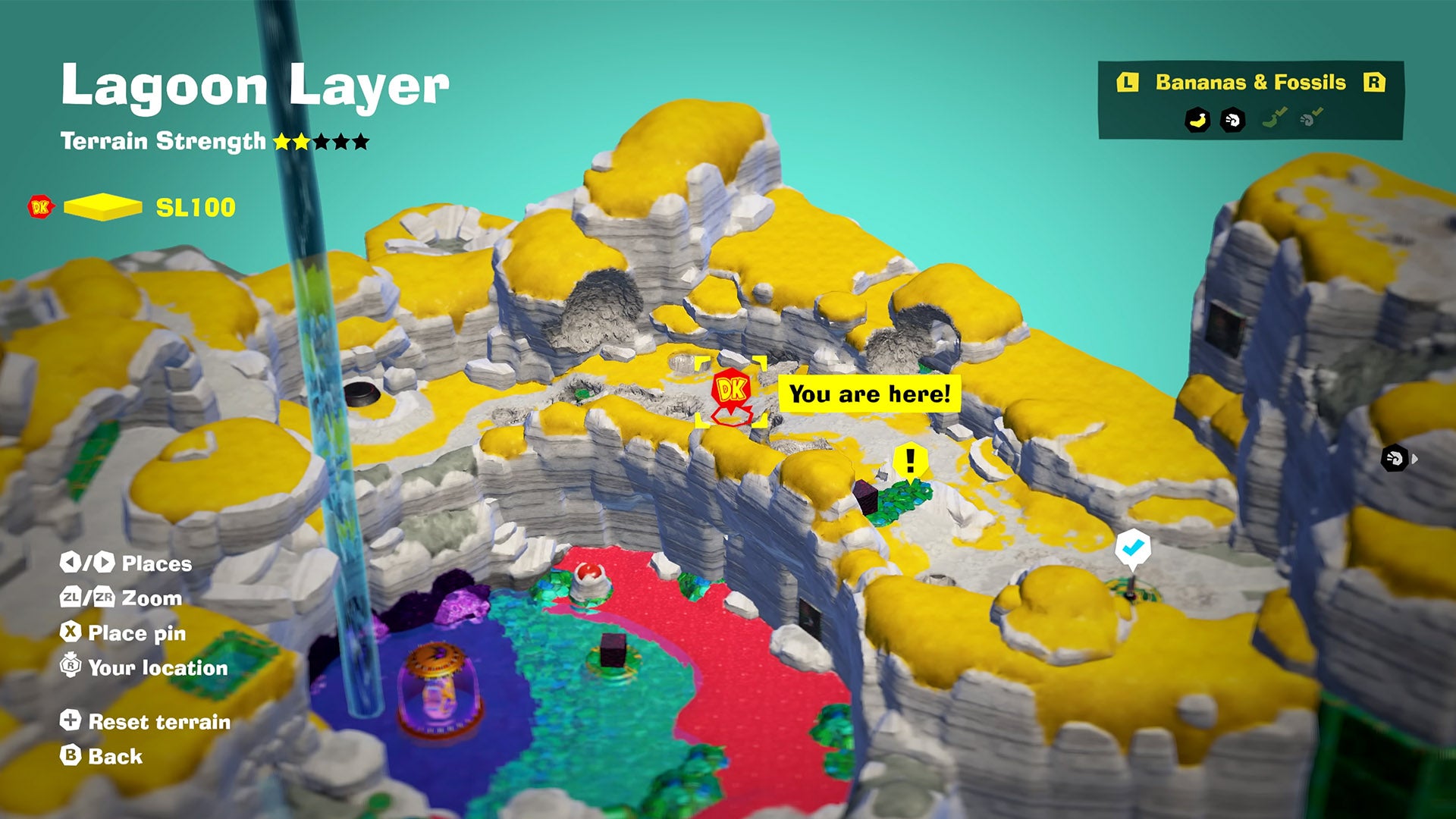Image resolution: width=1456 pixels, height=819 pixels.
Task: Toggle the R shoulder button in the legend header
Action: click(x=1376, y=81)
